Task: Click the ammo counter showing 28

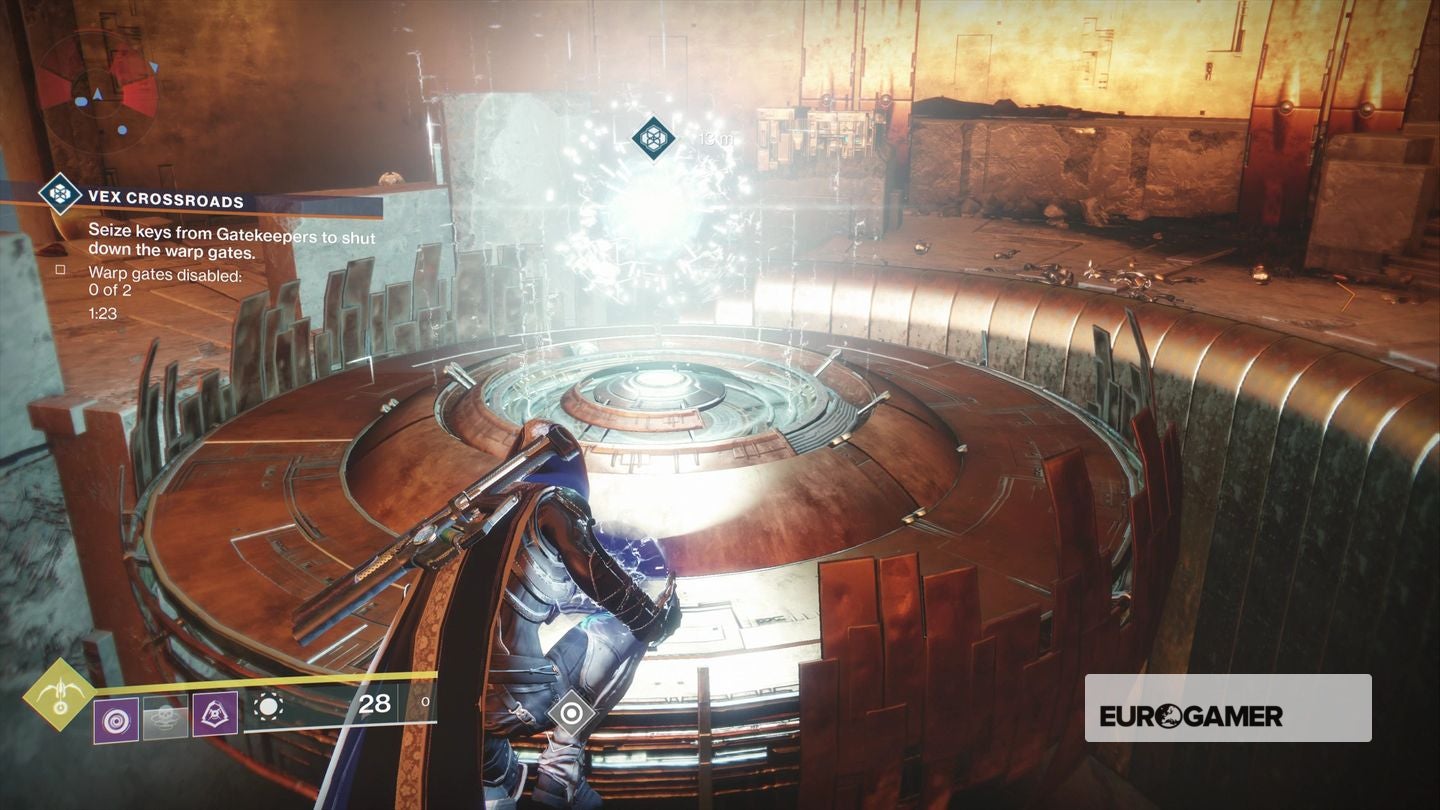Action: click(373, 702)
